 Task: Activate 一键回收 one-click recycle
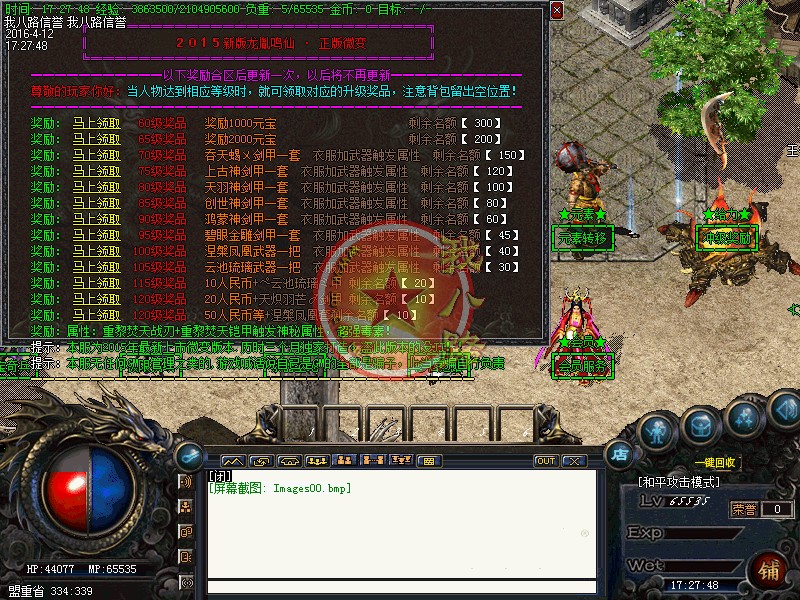coord(714,463)
